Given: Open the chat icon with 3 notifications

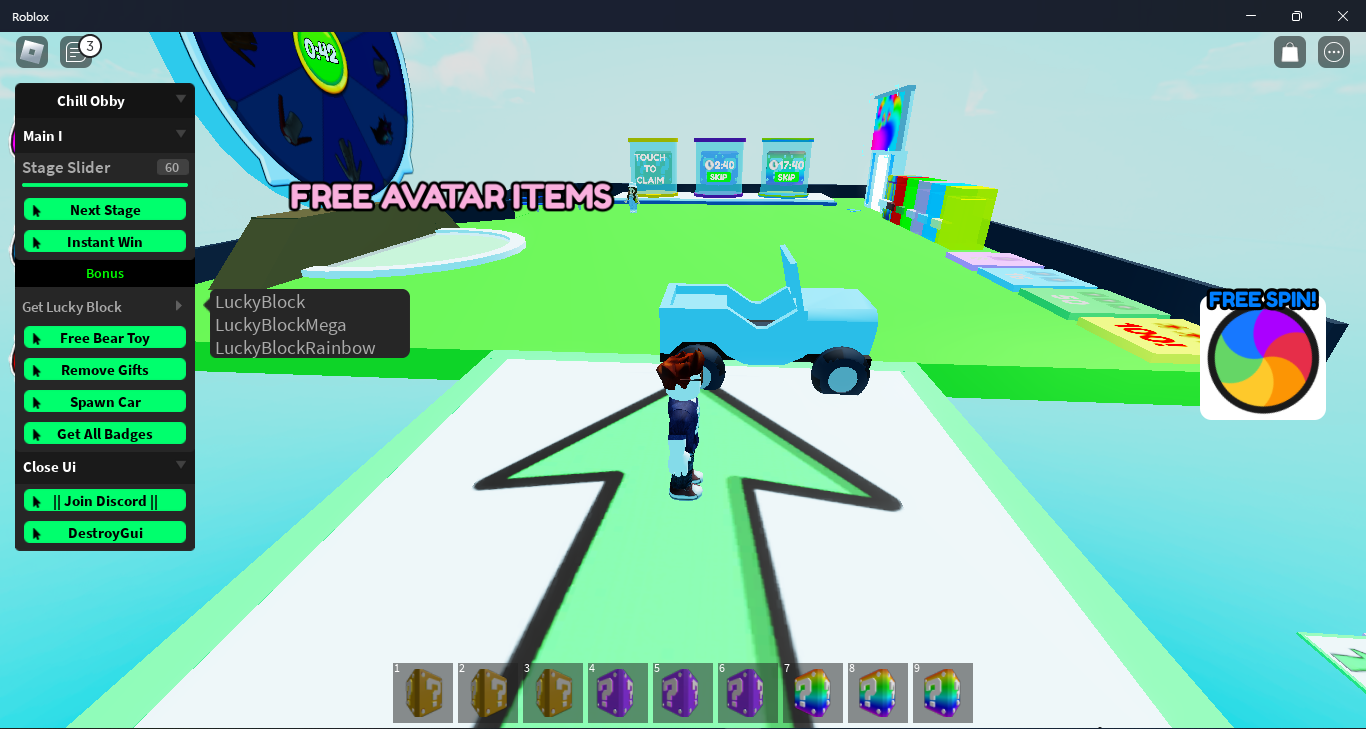Looking at the screenshot, I should pyautogui.click(x=77, y=51).
